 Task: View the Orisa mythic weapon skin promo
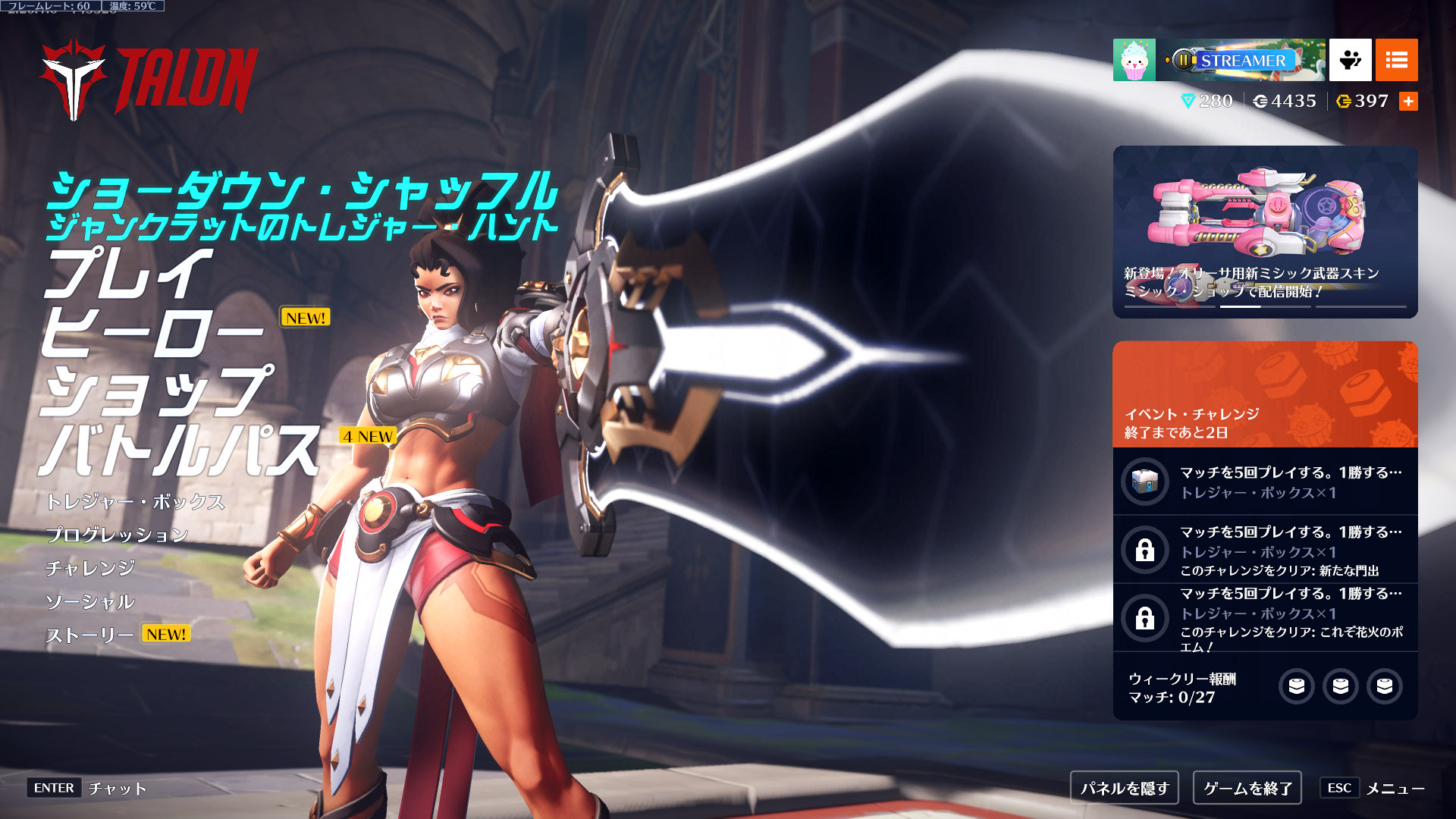1265,231
